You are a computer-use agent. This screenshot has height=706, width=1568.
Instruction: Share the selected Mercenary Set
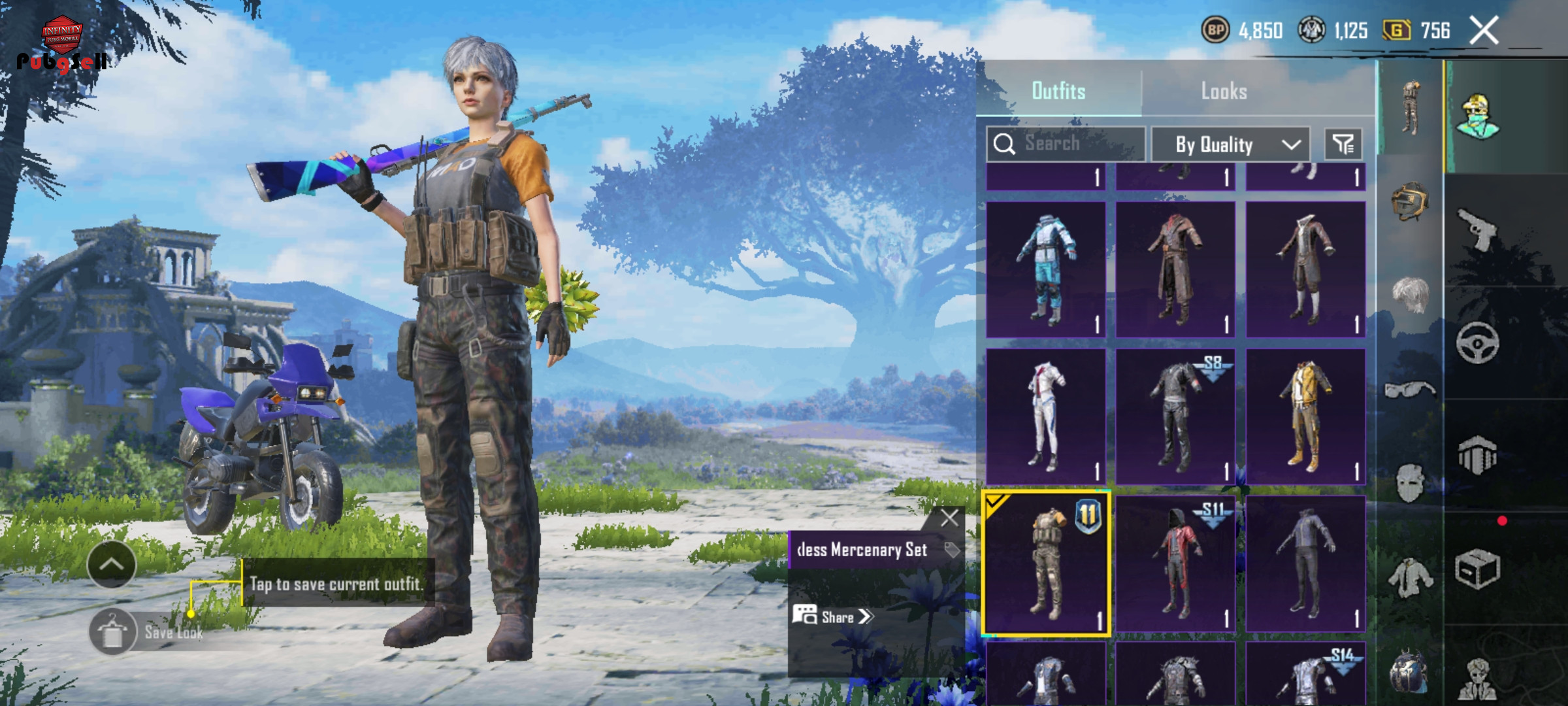click(834, 616)
